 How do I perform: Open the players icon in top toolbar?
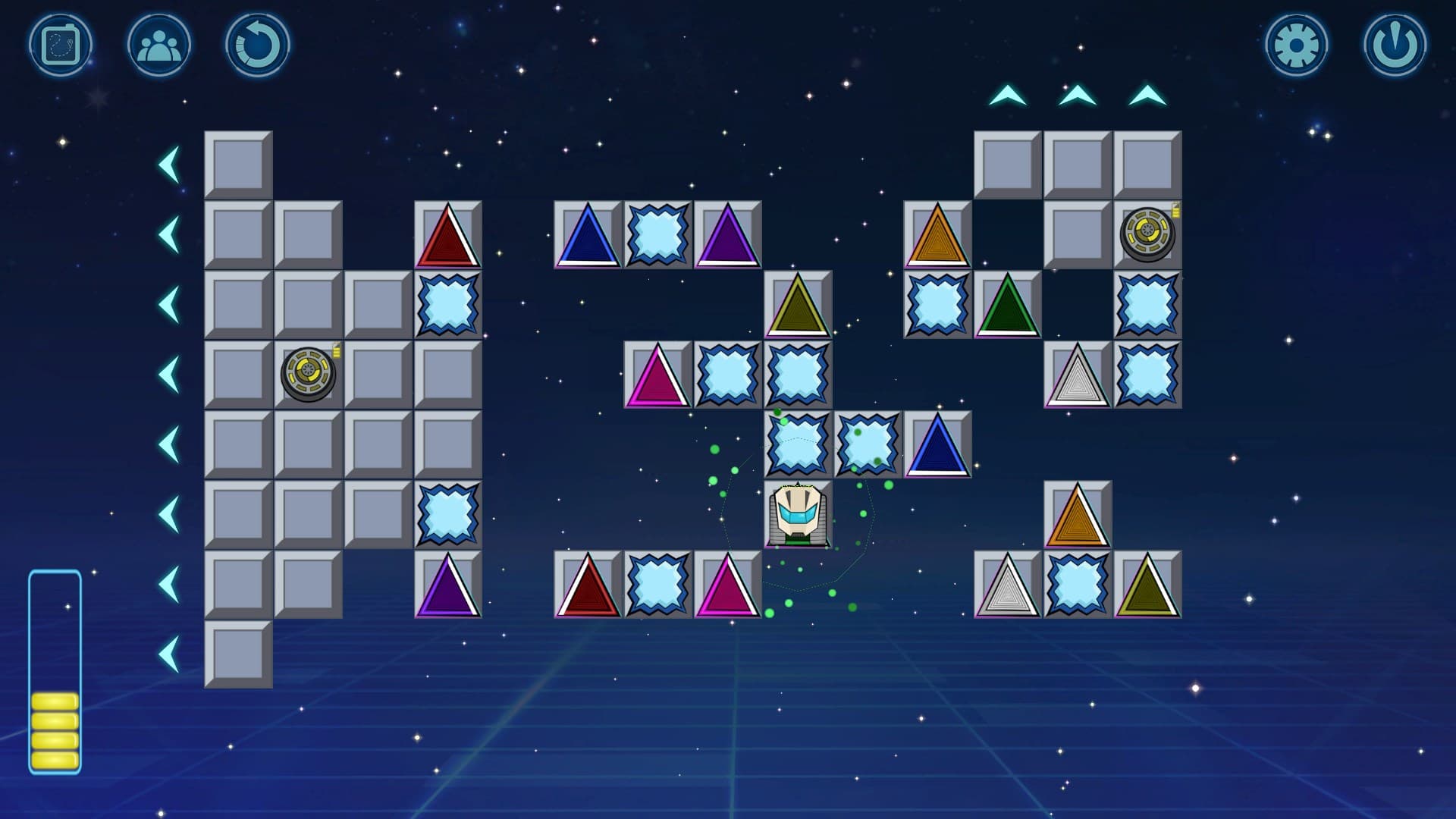coord(157,44)
